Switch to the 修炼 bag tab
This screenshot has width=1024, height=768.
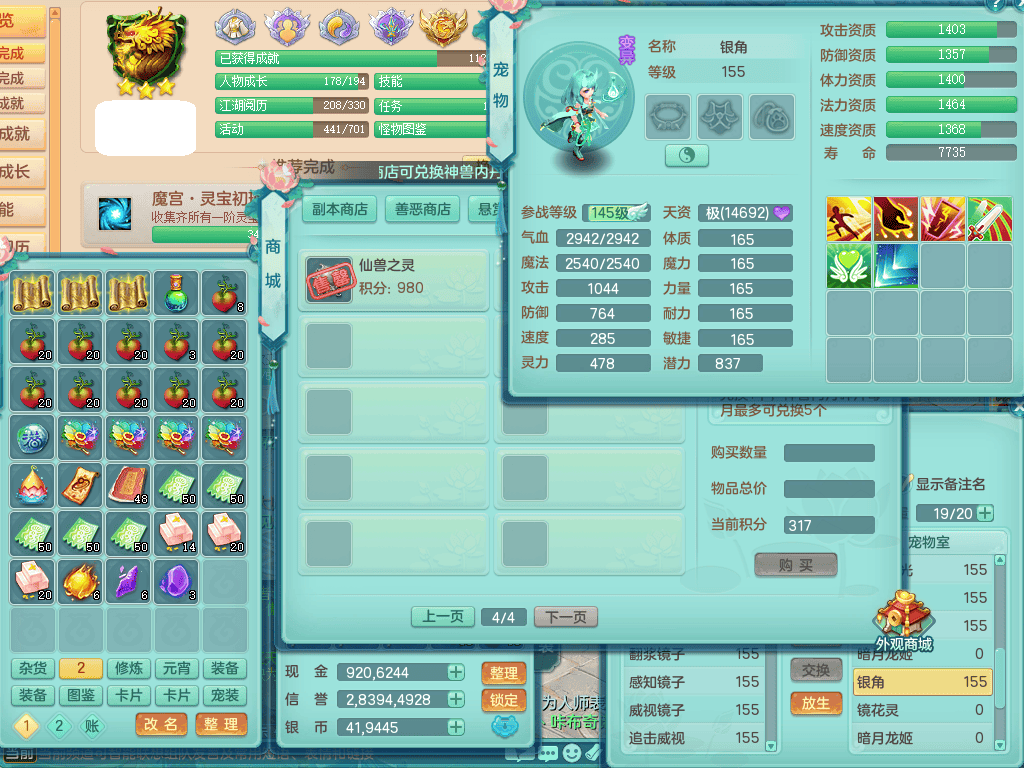130,668
